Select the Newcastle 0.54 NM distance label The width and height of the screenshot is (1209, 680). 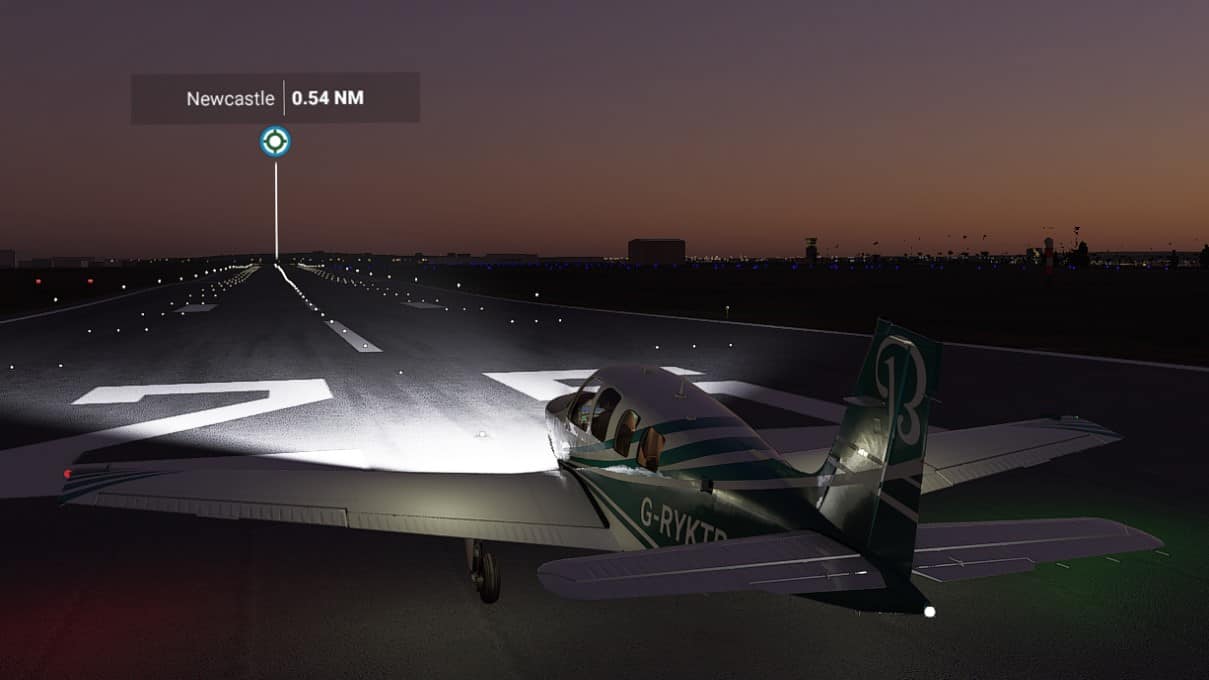(275, 98)
